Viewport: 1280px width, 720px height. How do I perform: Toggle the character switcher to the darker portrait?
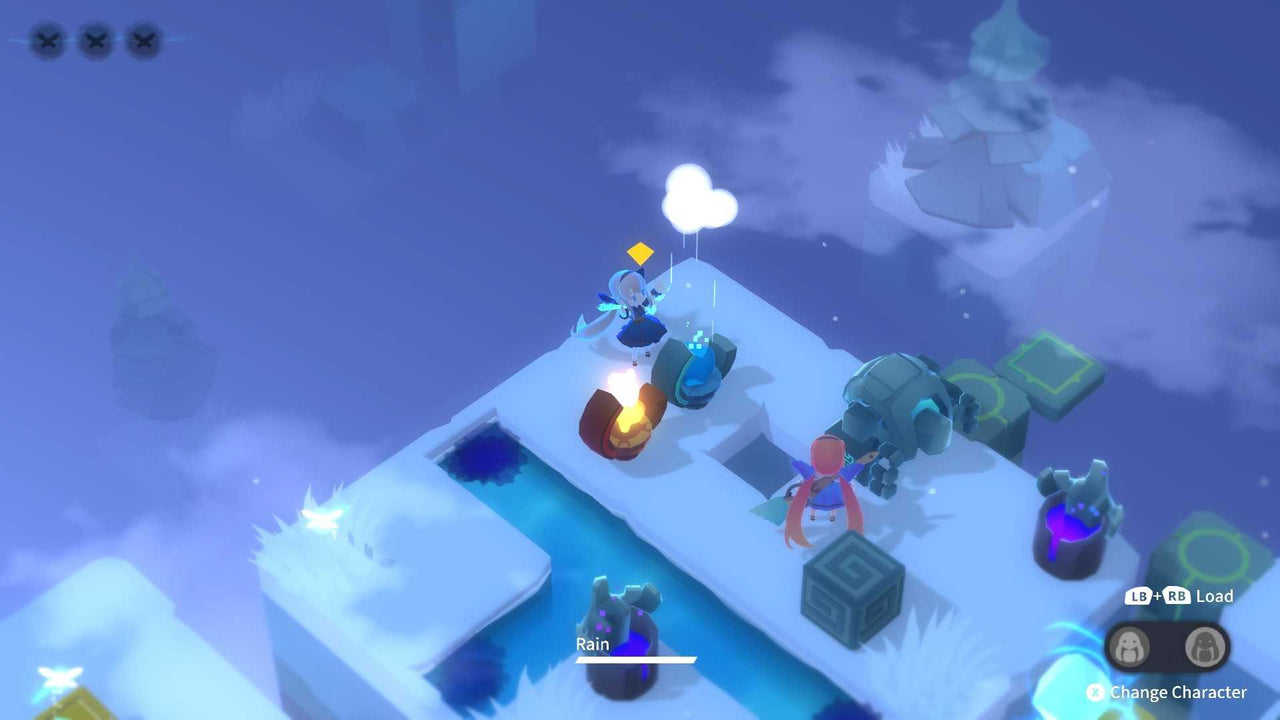[1205, 648]
